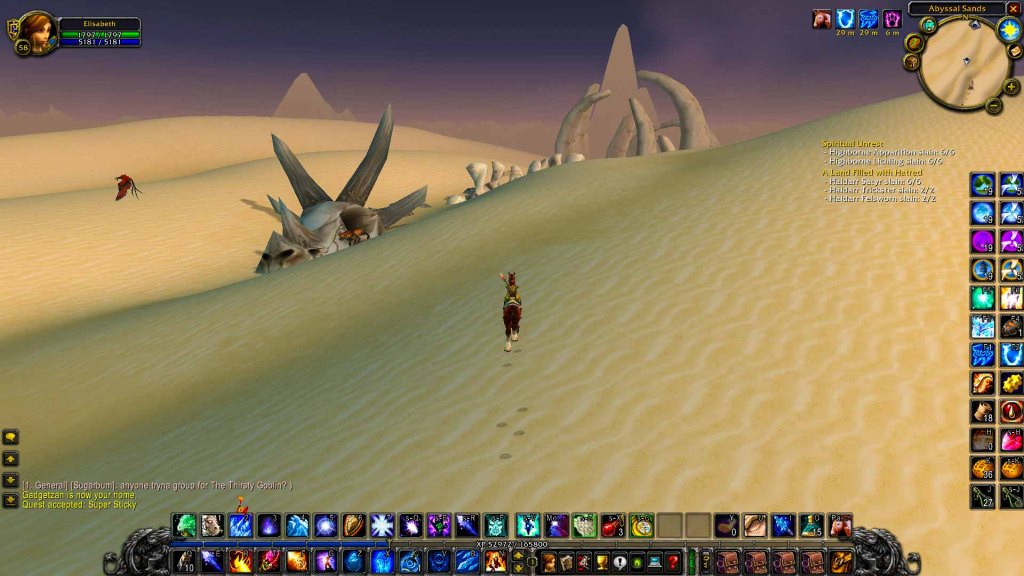Select the horse mount buff icon
The image size is (1024, 576).
click(x=822, y=19)
